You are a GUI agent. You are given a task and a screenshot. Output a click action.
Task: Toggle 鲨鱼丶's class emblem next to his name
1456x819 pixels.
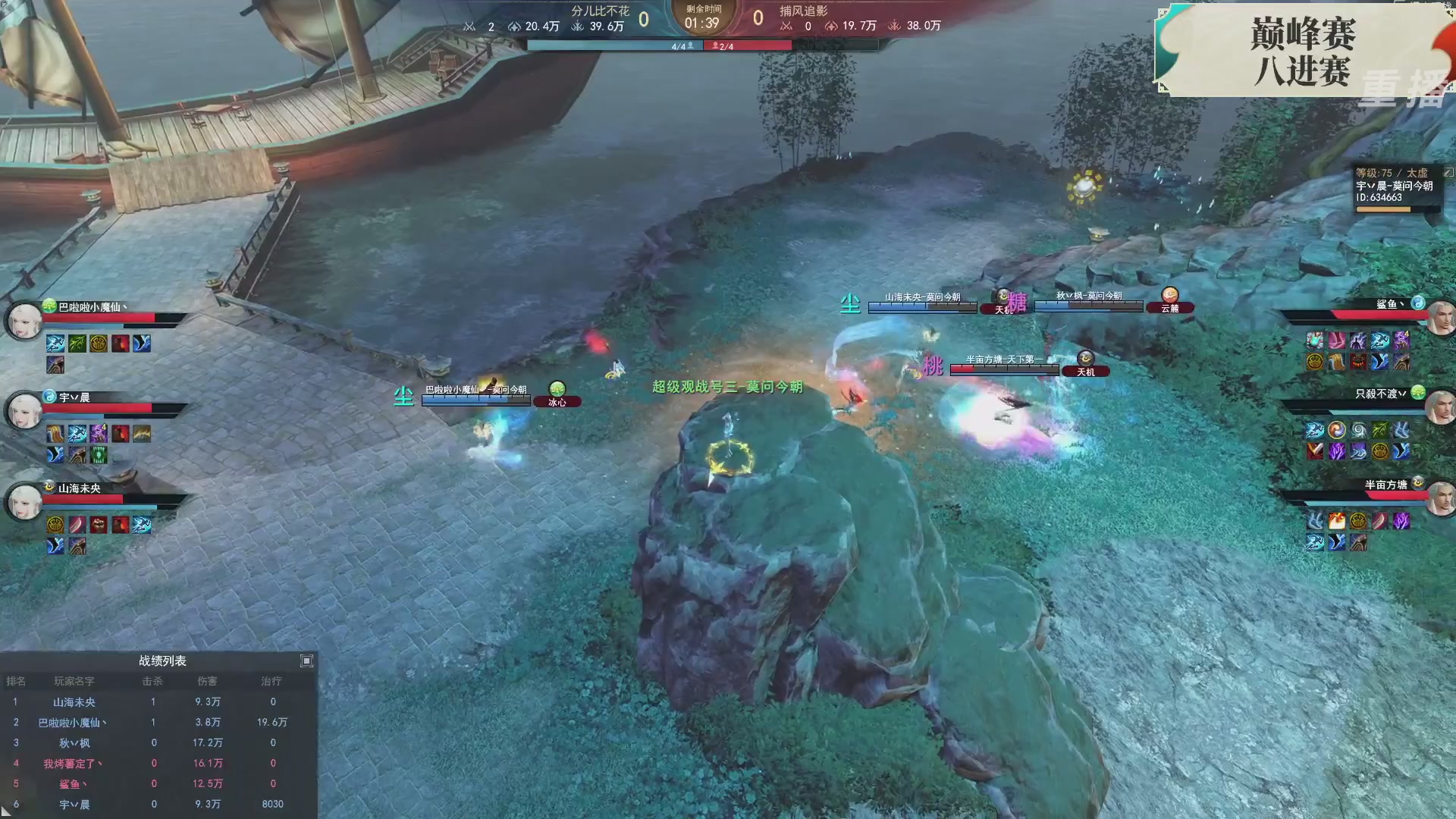(1418, 303)
